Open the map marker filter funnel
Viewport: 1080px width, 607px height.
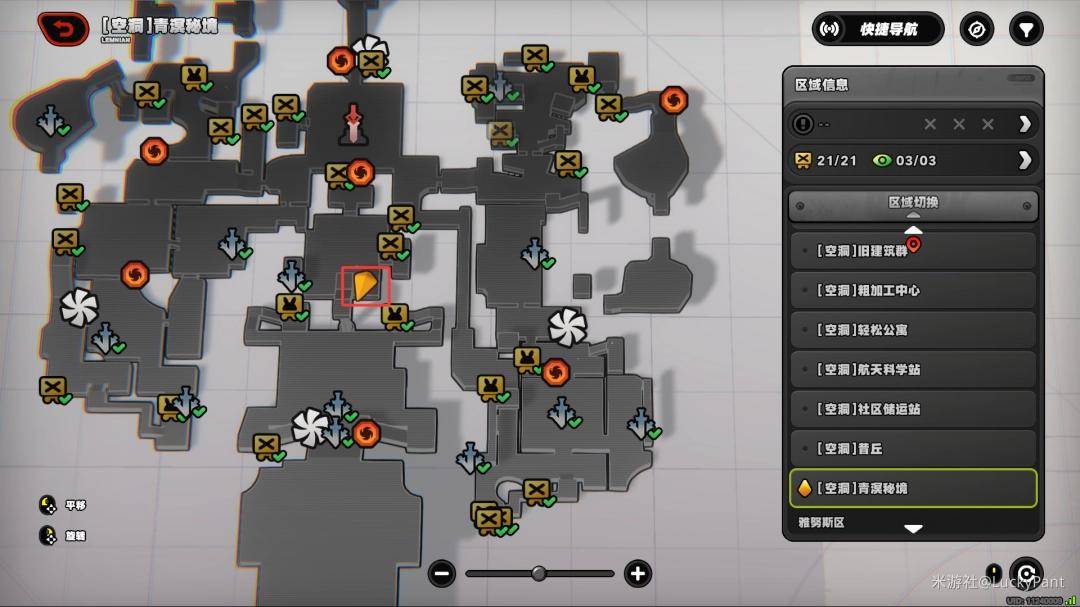[1025, 29]
